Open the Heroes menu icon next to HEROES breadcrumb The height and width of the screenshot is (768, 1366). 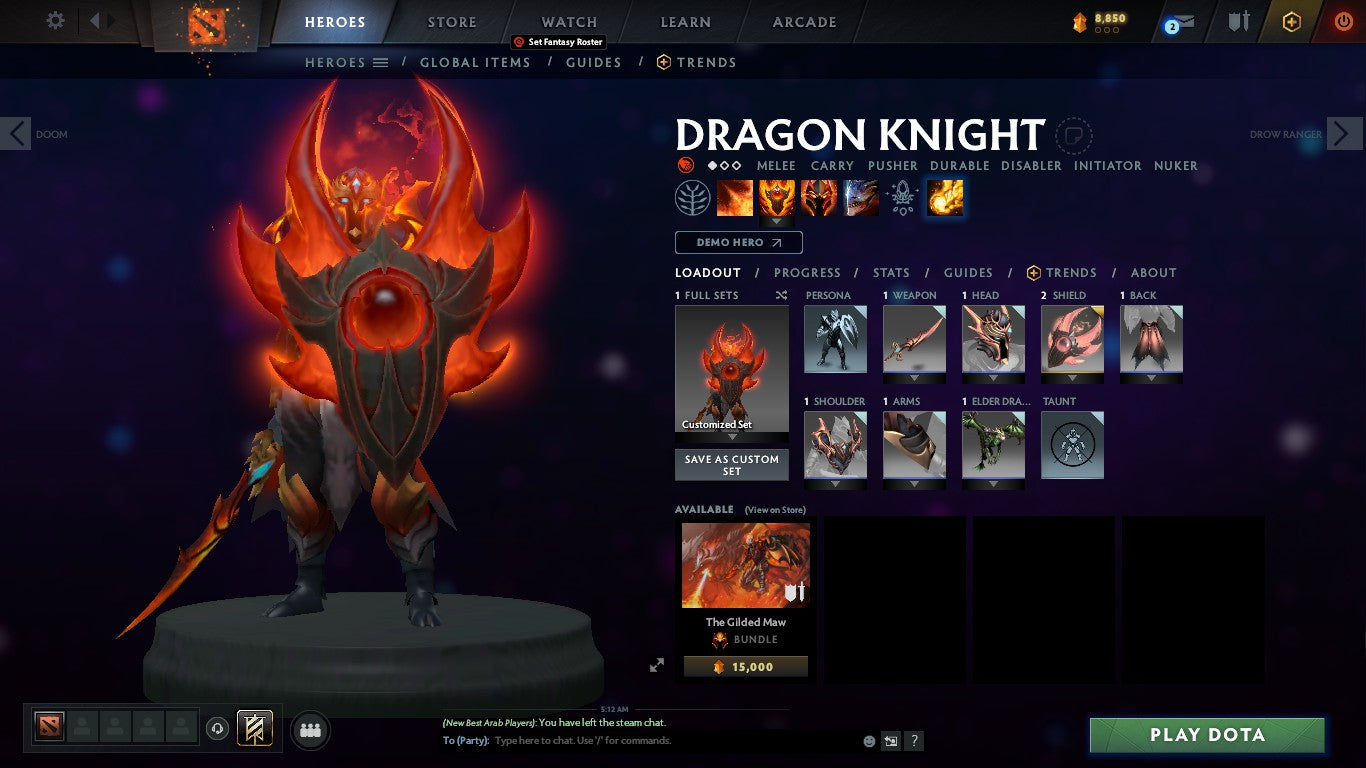381,62
